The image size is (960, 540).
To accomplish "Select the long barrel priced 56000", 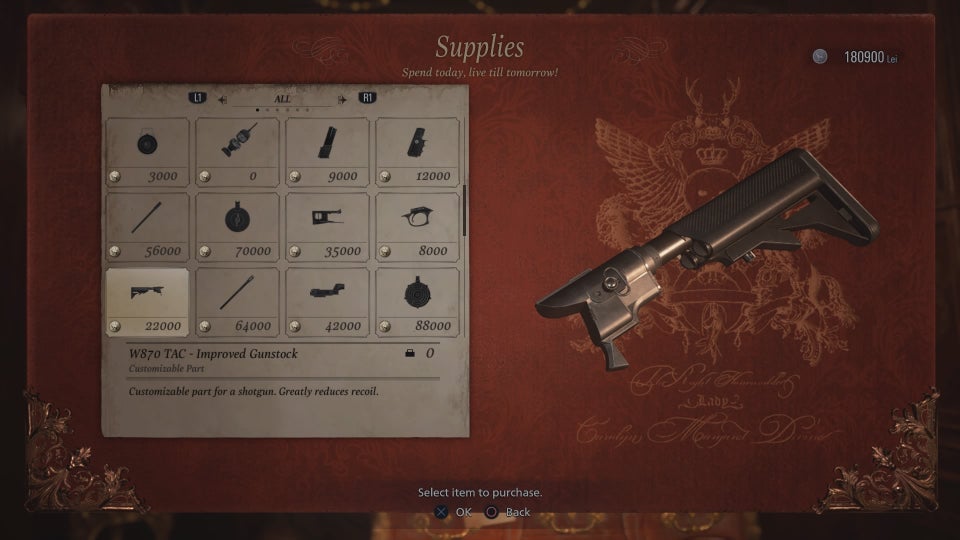I will point(147,227).
